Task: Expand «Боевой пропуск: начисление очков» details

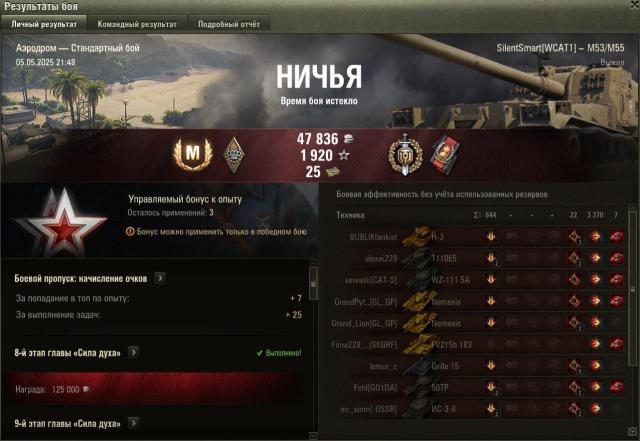Action: [160, 278]
